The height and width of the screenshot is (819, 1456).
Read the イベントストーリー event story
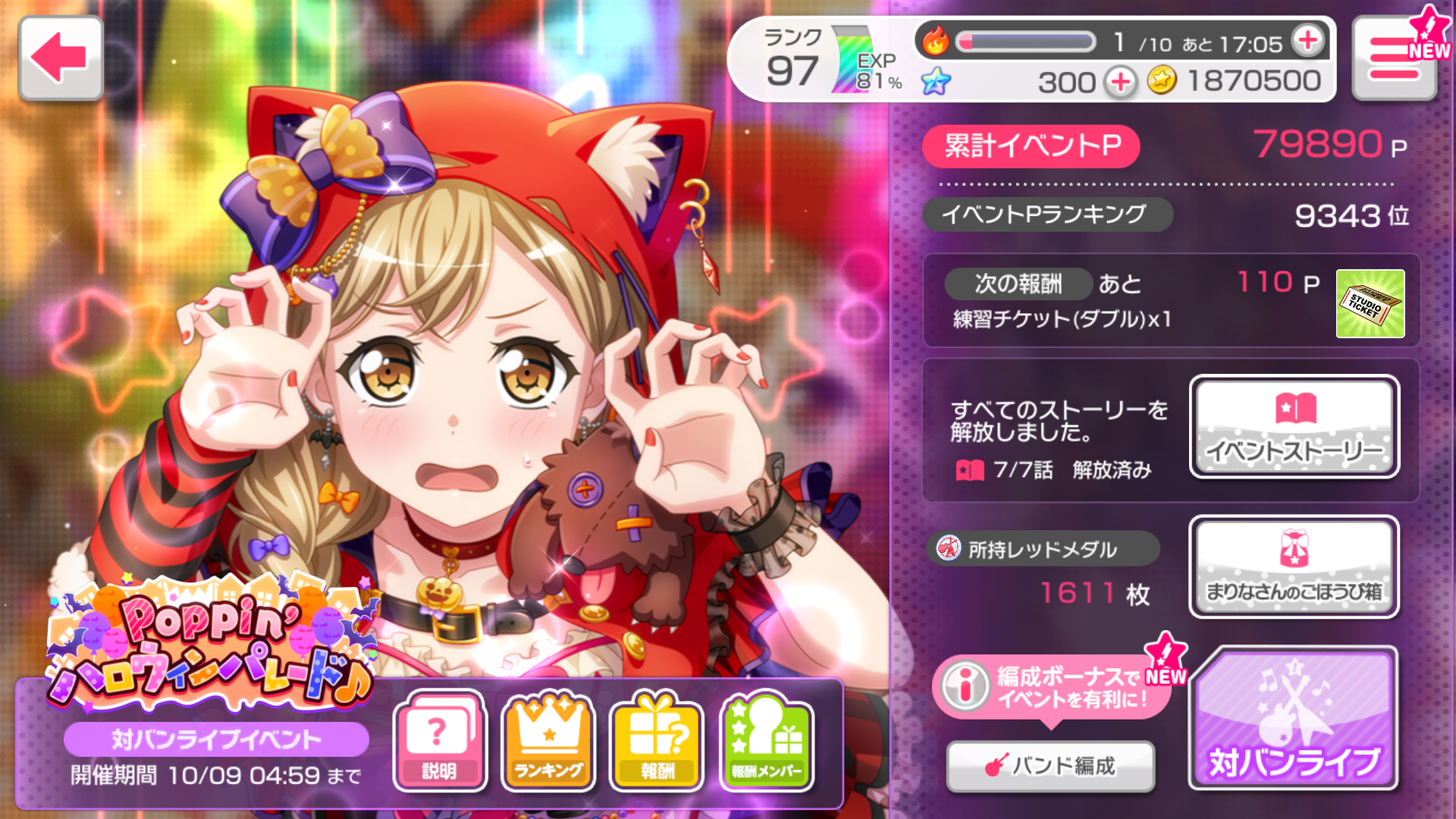pyautogui.click(x=1294, y=427)
